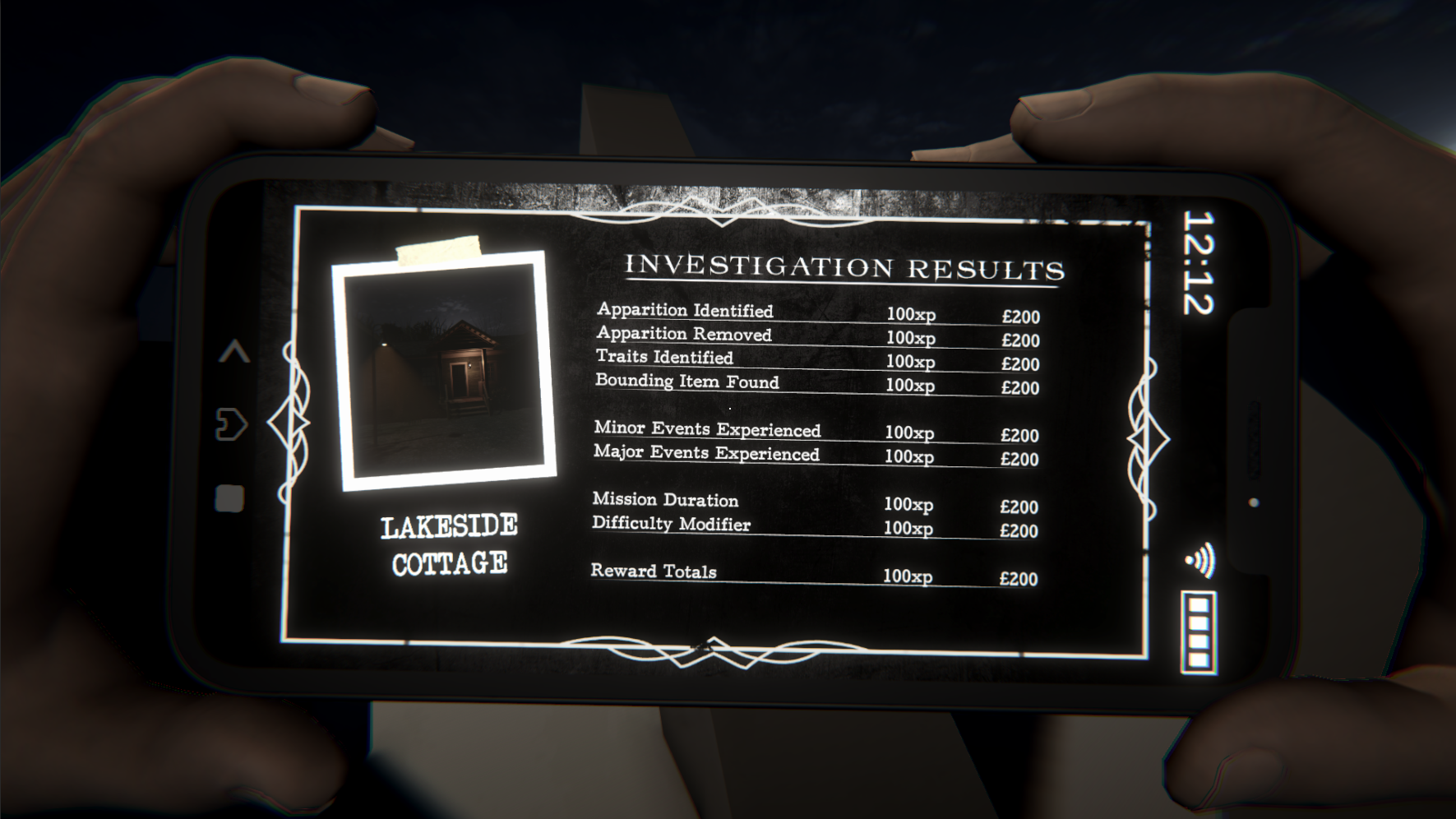Select the Difficulty Modifier label

click(672, 523)
